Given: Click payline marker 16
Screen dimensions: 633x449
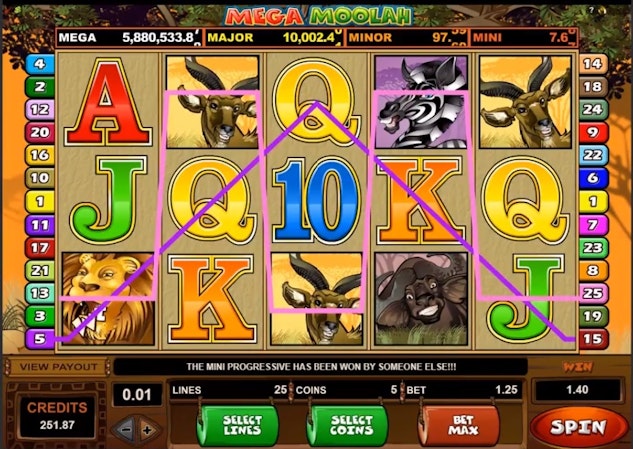Looking at the screenshot, I should [41, 154].
